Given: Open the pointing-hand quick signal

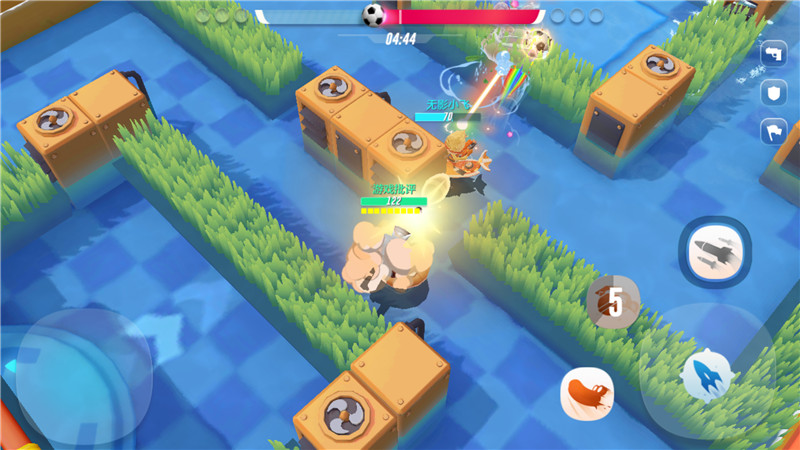Looking at the screenshot, I should pyautogui.click(x=774, y=55).
